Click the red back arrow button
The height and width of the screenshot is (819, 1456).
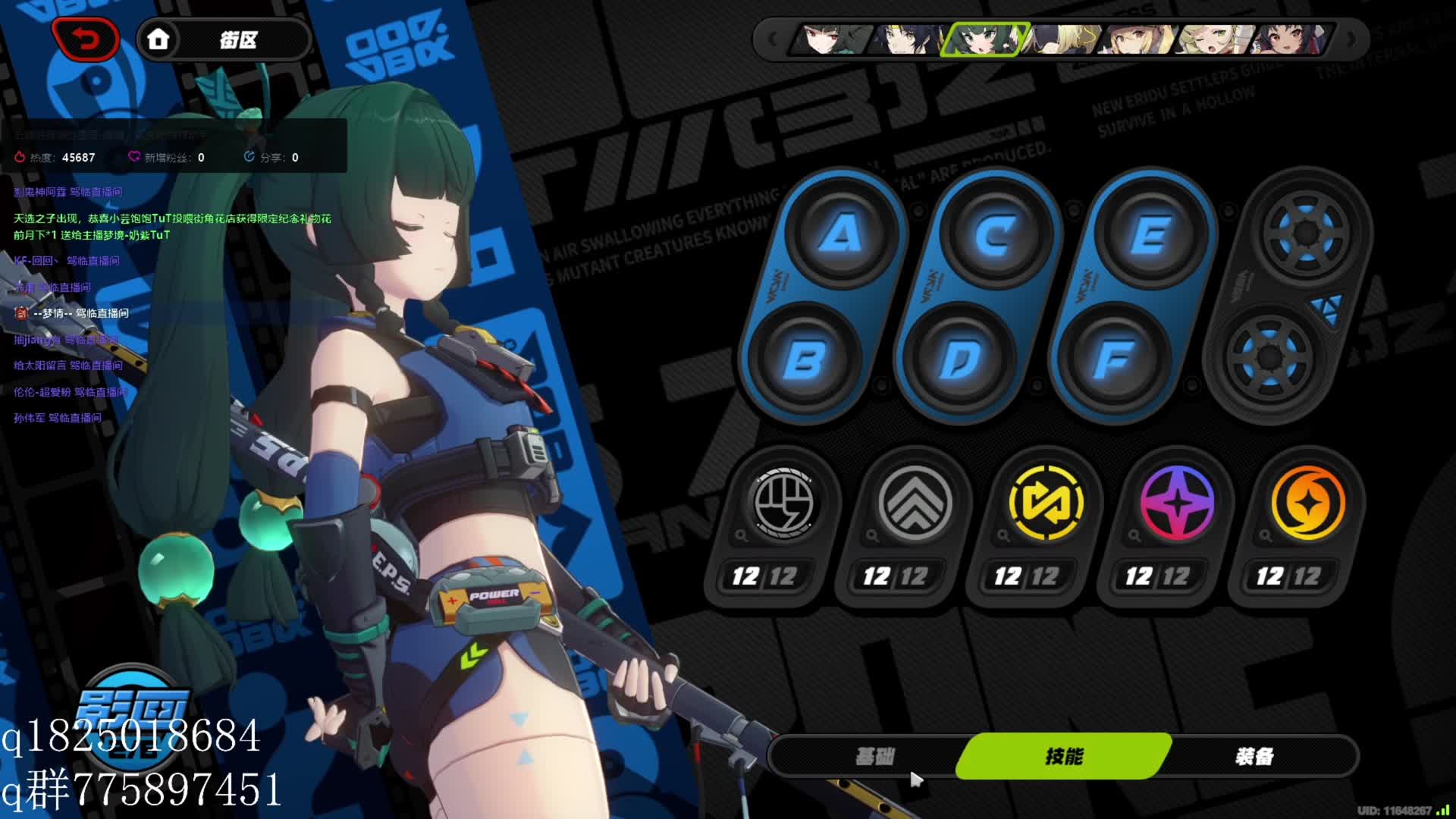[85, 39]
